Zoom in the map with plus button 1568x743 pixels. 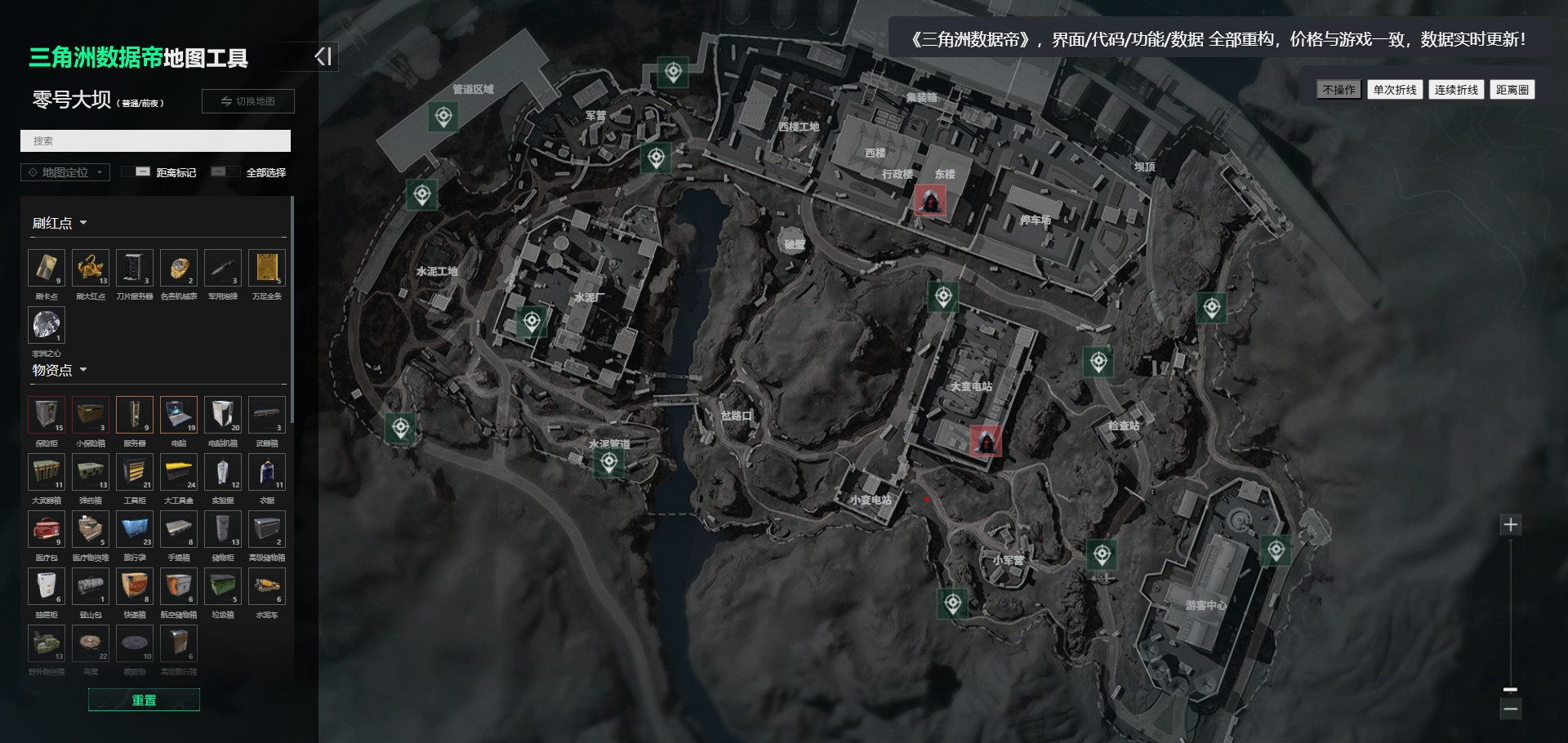pyautogui.click(x=1511, y=524)
